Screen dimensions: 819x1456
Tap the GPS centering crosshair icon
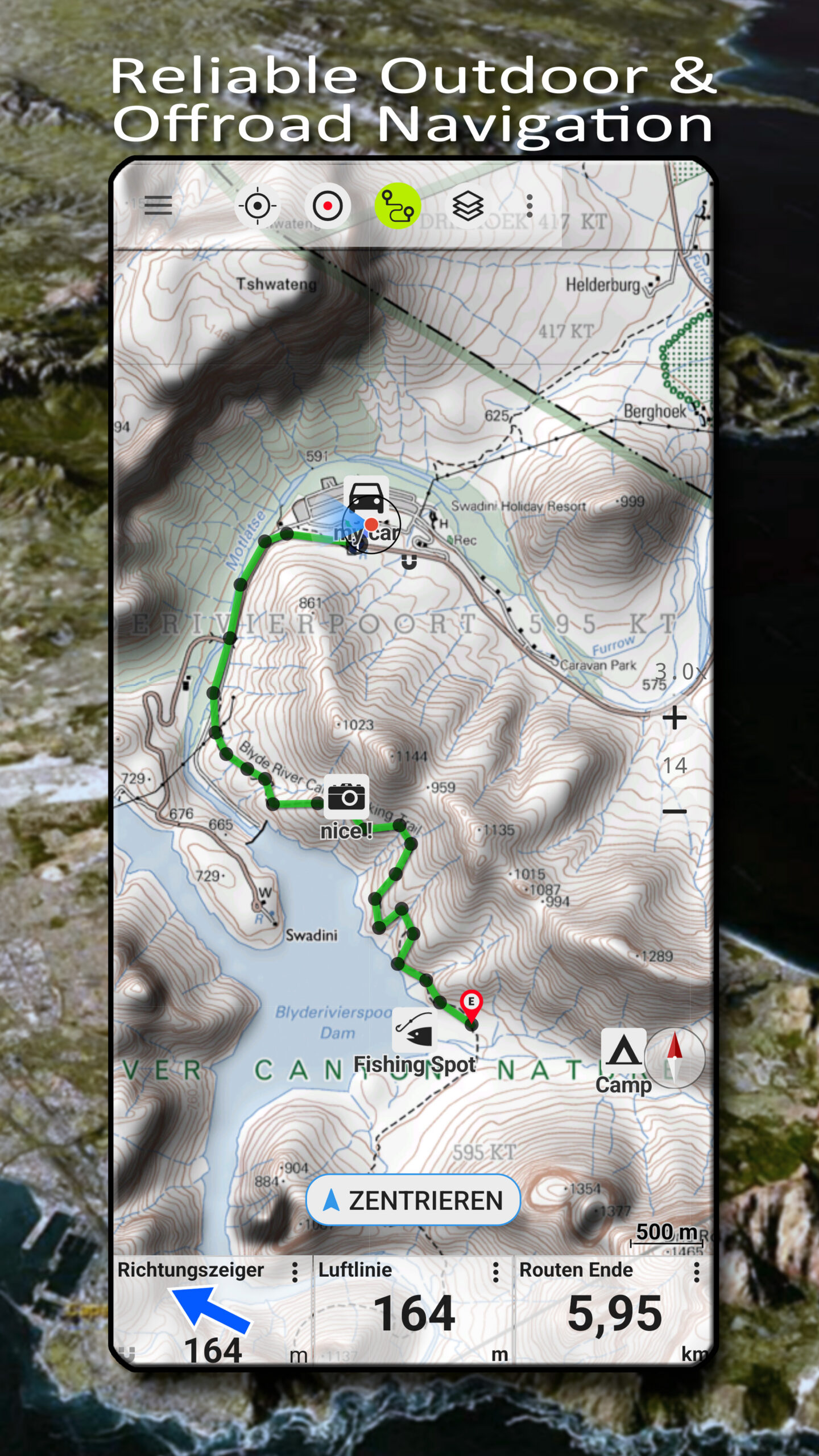pyautogui.click(x=259, y=206)
